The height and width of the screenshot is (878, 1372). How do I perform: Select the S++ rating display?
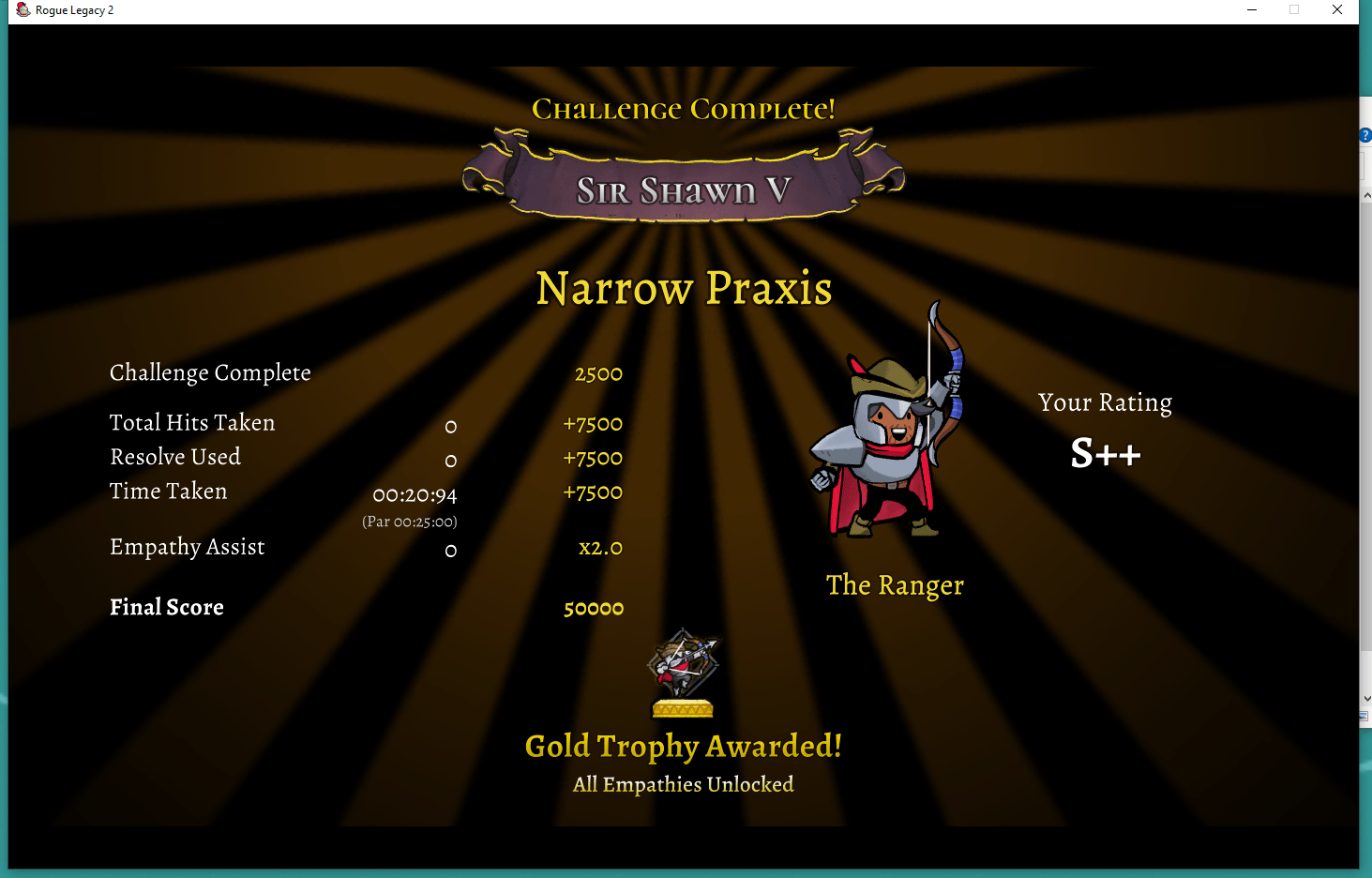tap(1107, 453)
